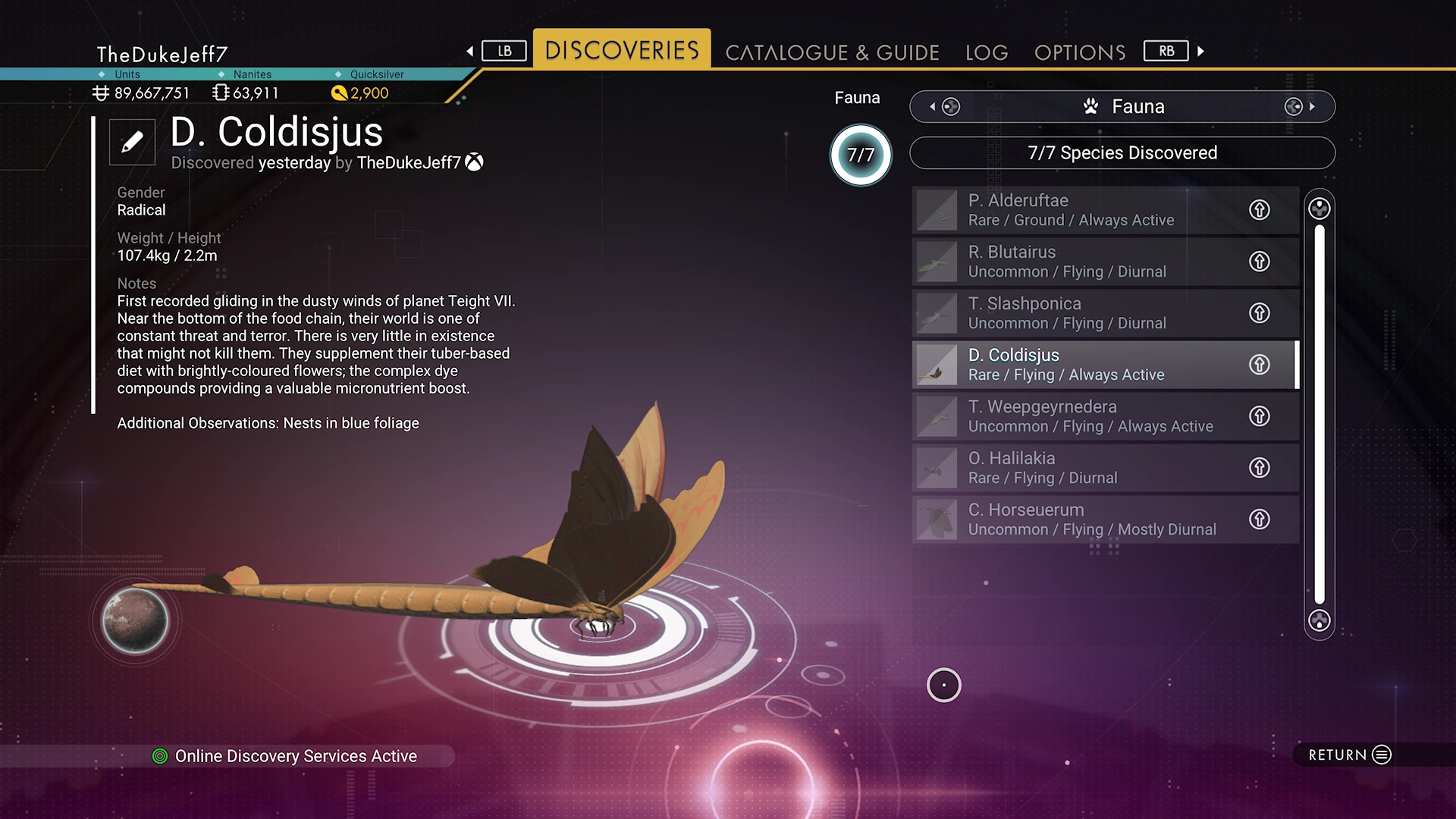1456x819 pixels.
Task: Cycle Fauna category to the next type
Action: click(1300, 107)
